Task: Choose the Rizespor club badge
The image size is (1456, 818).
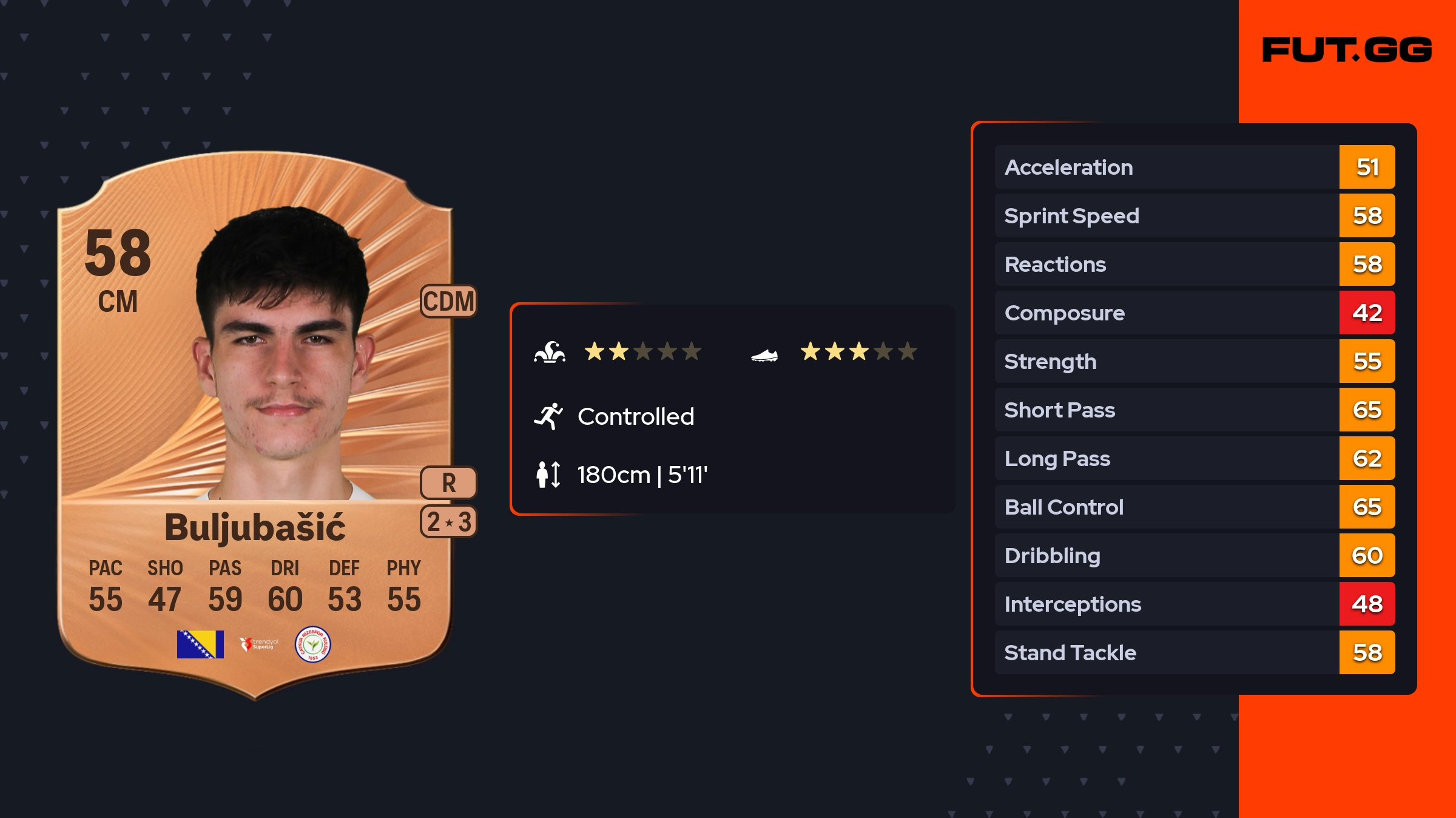Action: (x=312, y=644)
